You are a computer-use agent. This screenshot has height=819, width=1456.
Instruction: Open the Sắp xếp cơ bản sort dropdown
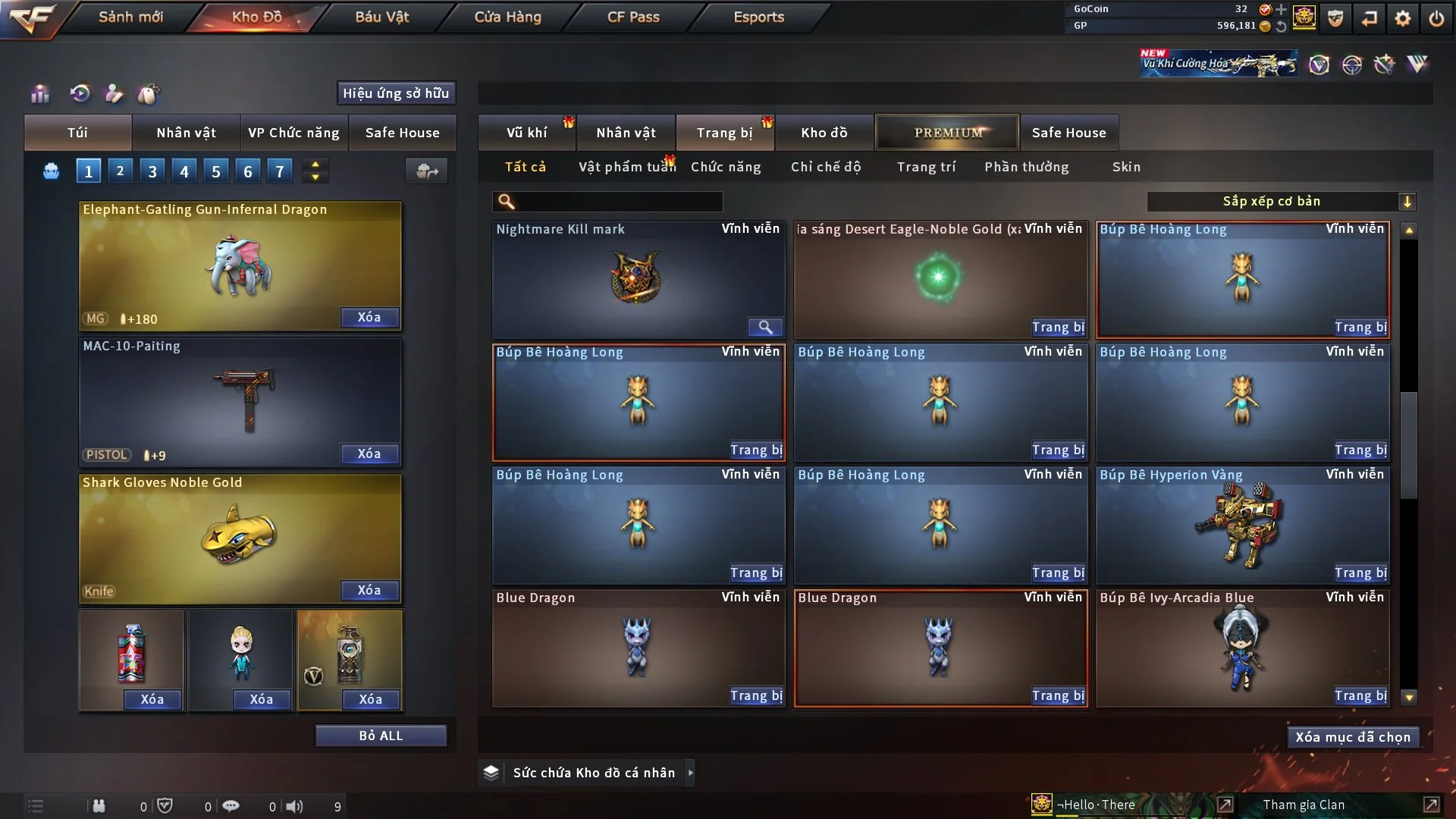pos(1281,201)
